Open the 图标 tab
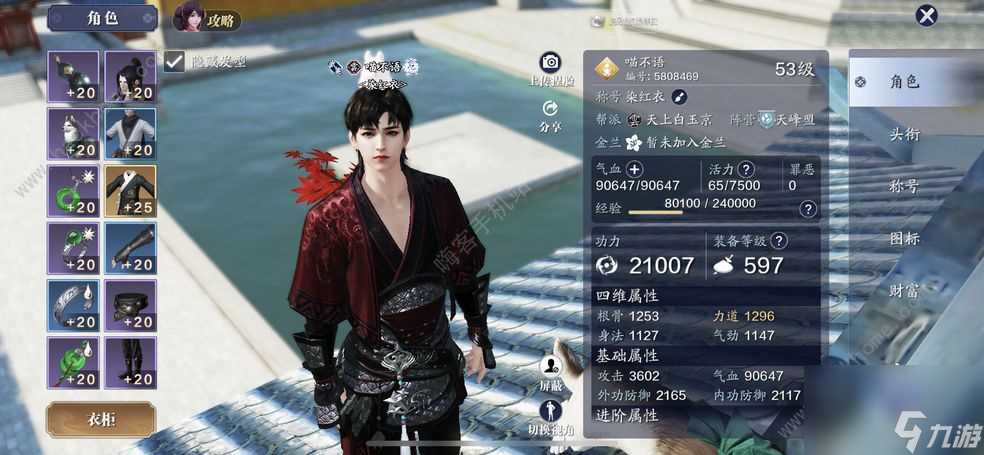 click(x=904, y=239)
